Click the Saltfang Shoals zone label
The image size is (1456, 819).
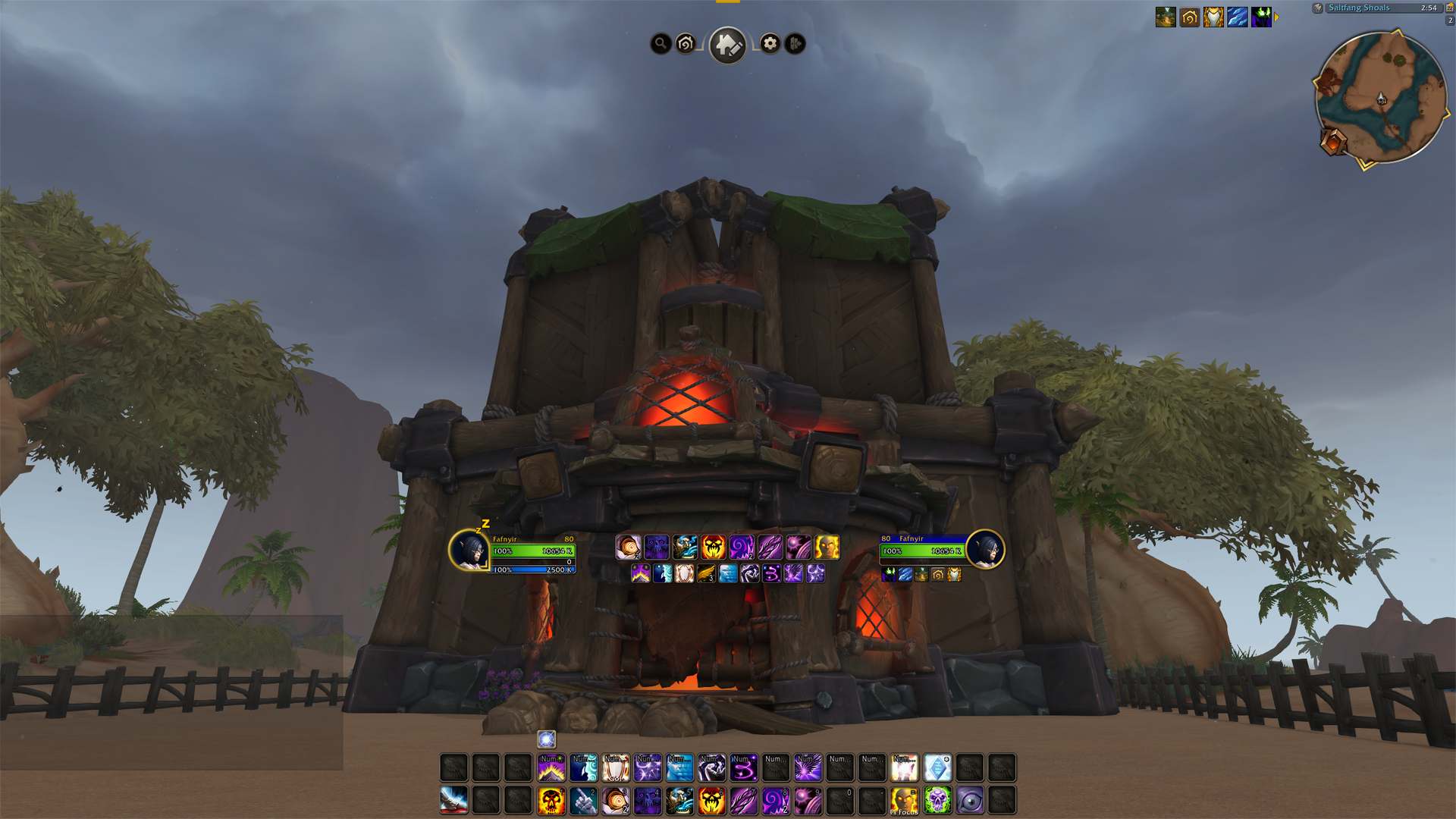click(1359, 8)
